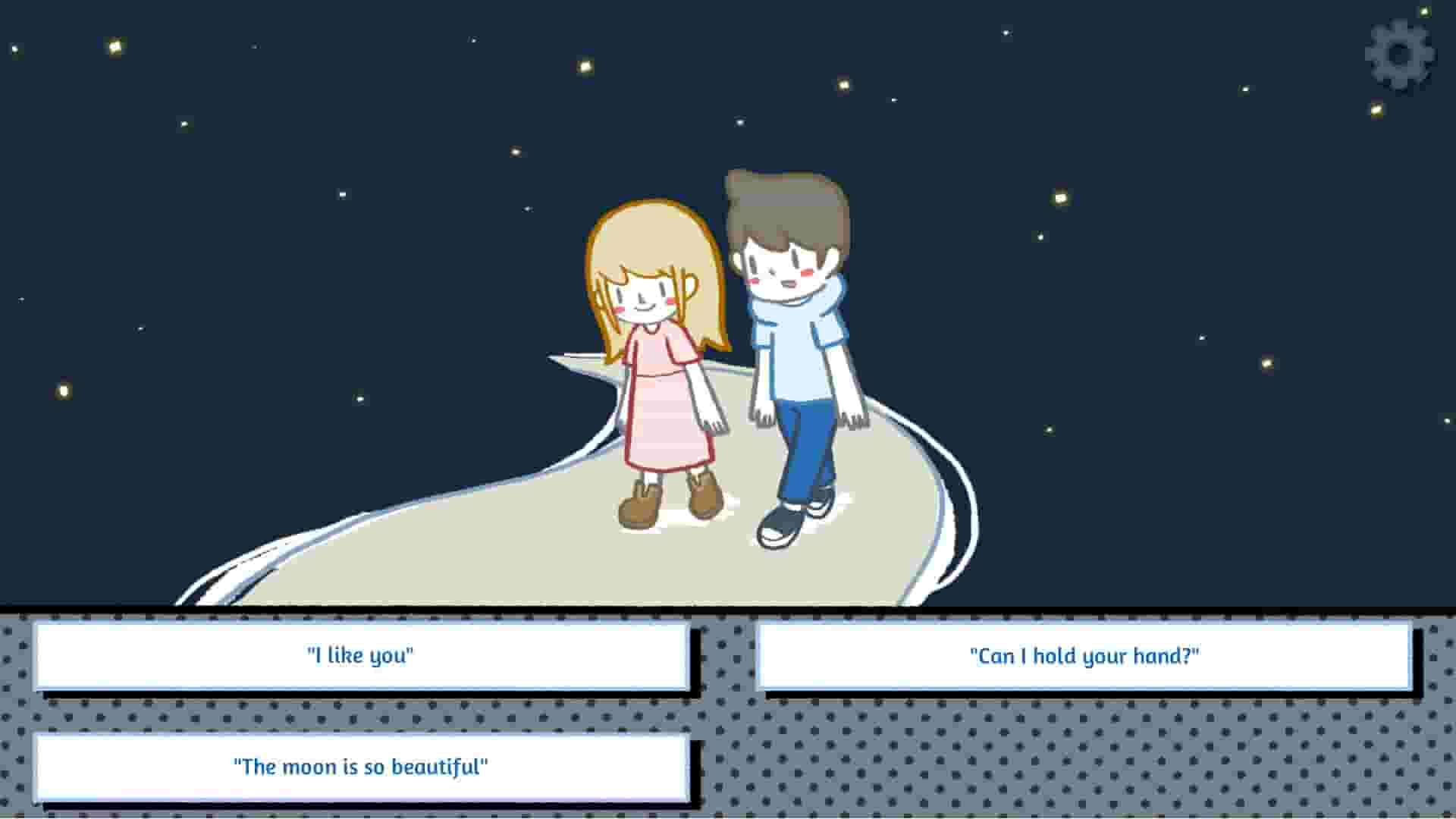The height and width of the screenshot is (819, 1456).
Task: Open the settings gear menu
Action: tap(1398, 55)
